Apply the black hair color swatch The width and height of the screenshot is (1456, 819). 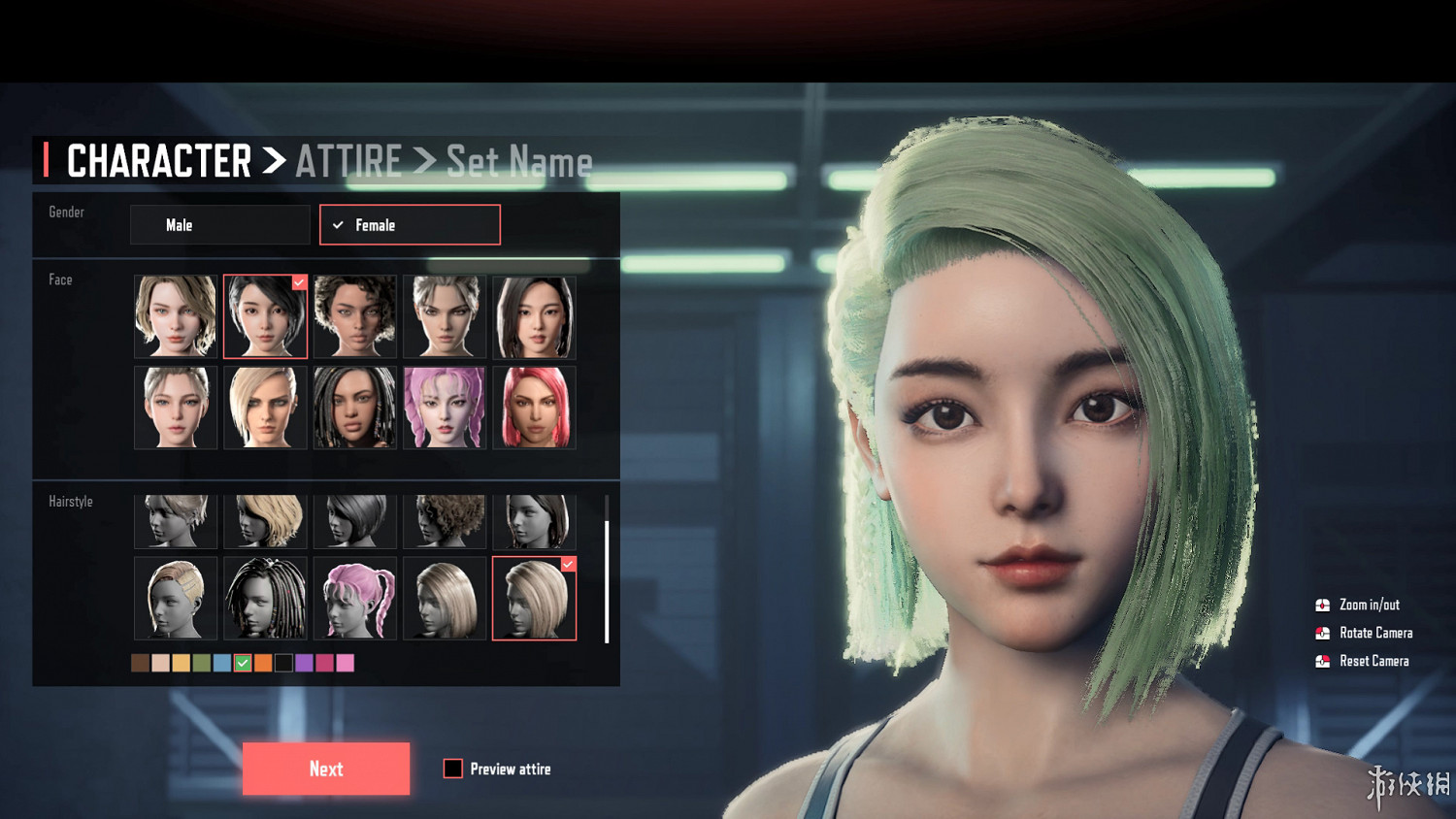click(283, 663)
